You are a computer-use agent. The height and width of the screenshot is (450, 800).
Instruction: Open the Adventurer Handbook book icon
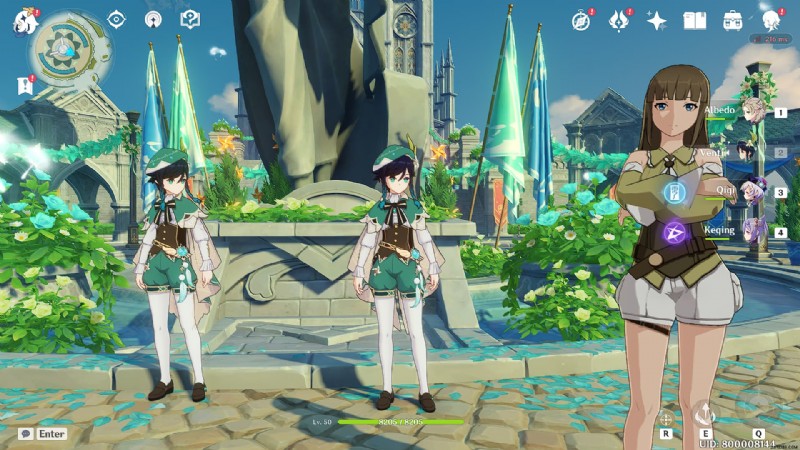click(694, 20)
